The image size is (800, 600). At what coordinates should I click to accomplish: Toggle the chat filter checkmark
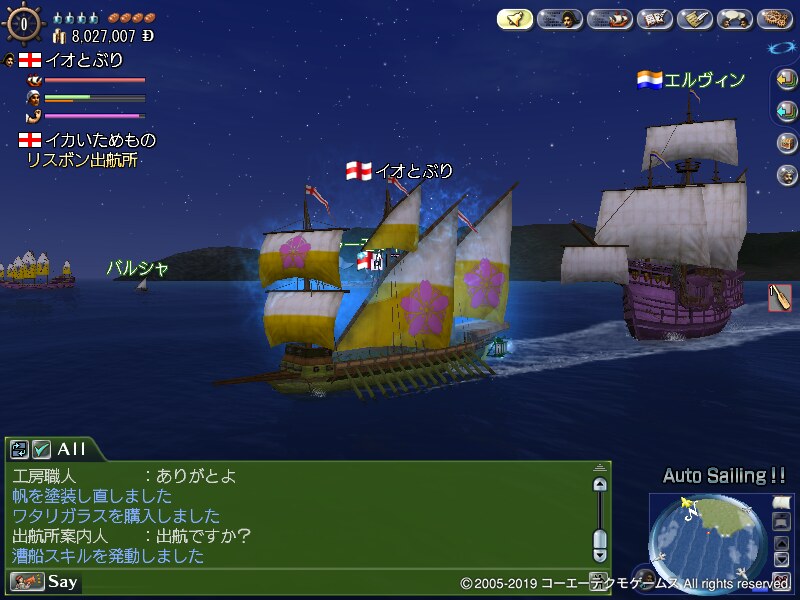point(41,450)
